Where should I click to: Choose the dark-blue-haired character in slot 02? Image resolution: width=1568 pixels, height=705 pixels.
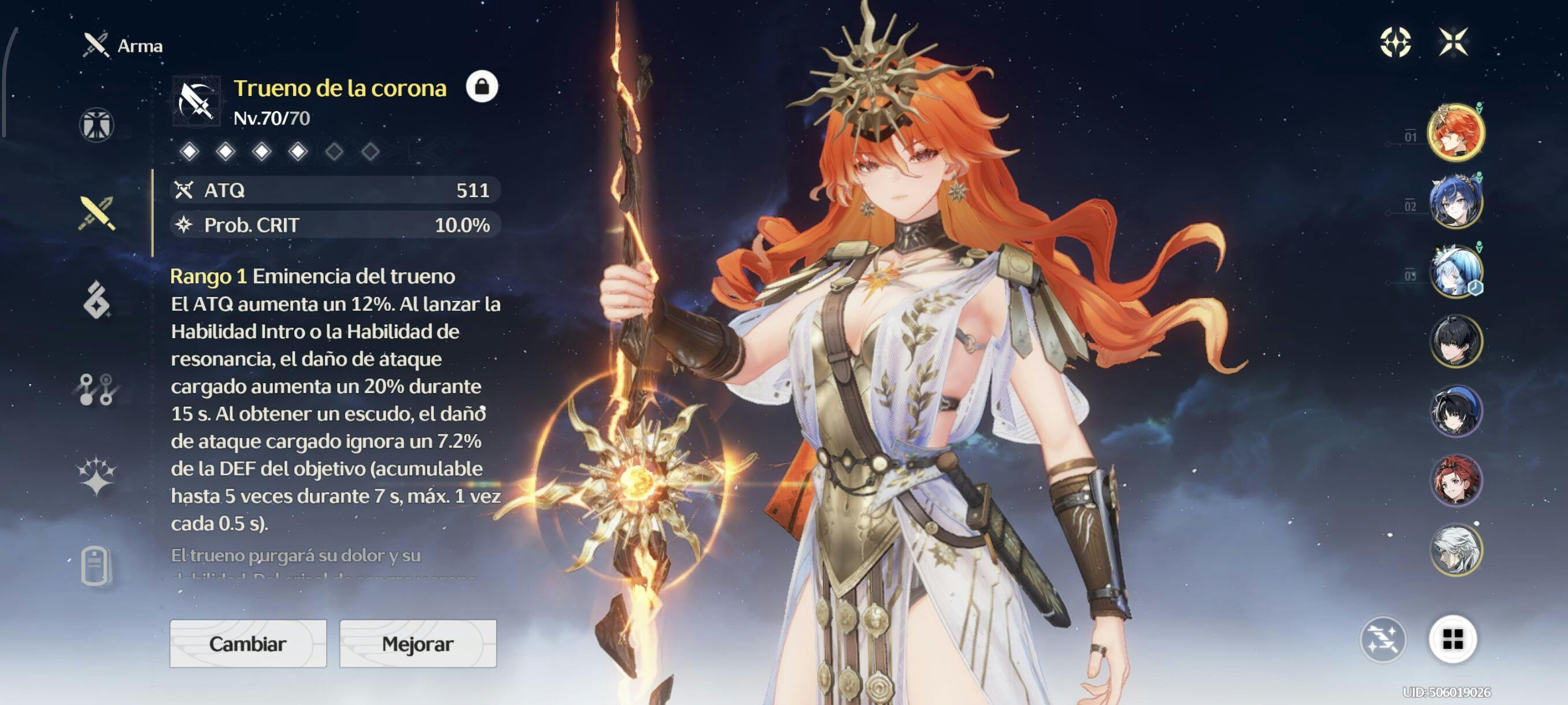(x=1455, y=202)
